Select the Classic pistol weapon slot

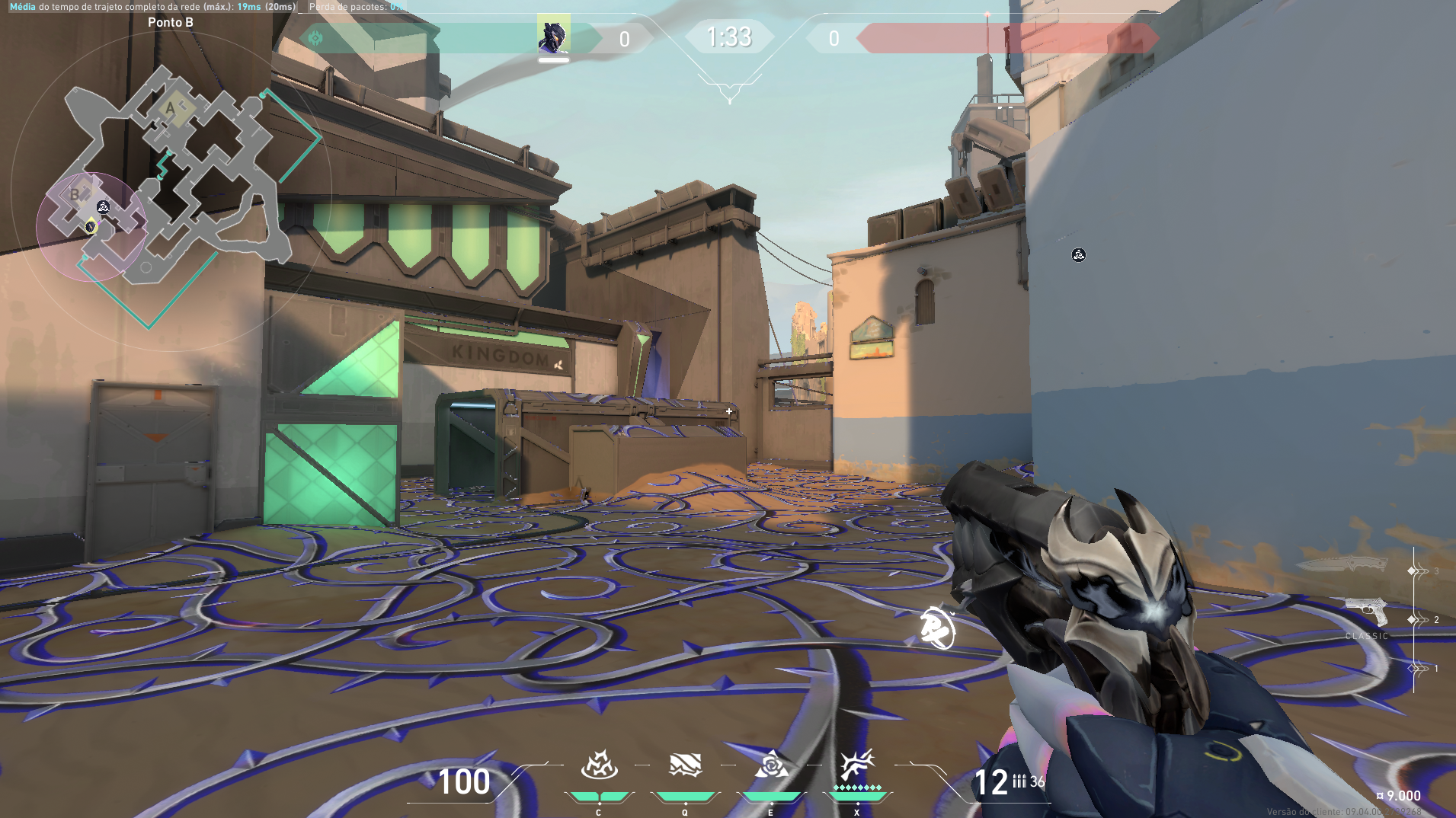point(1366,612)
